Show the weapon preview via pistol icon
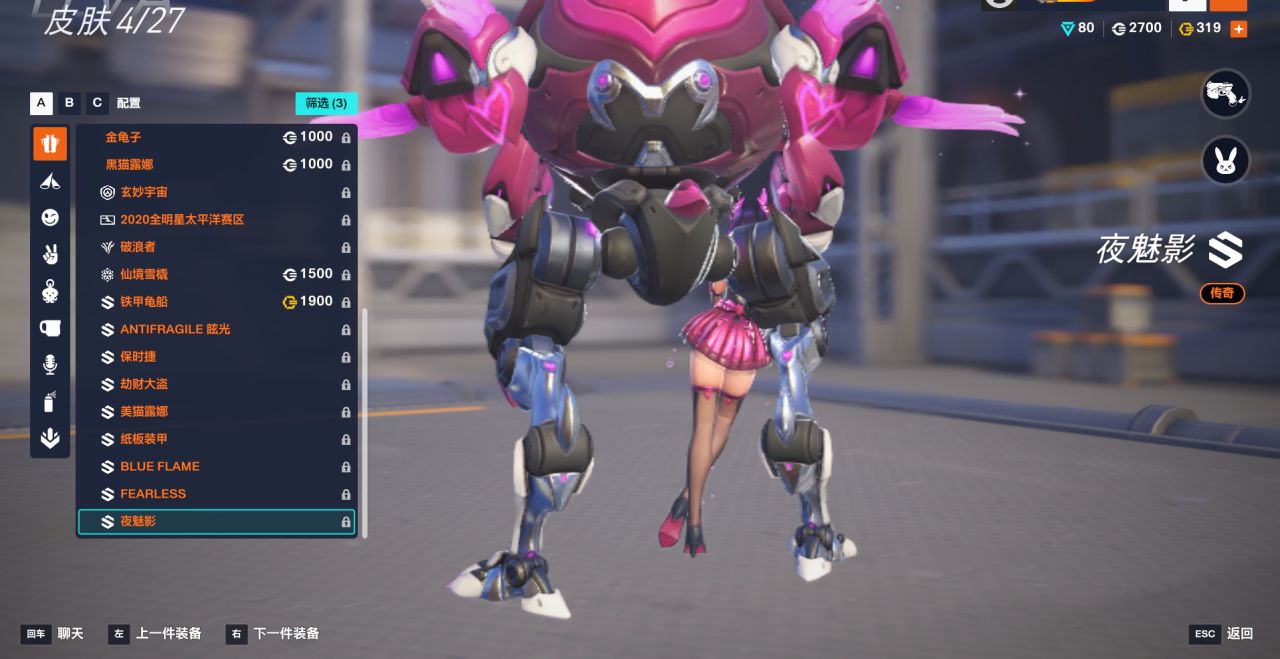Screen dimensions: 1280x659 tap(1226, 94)
